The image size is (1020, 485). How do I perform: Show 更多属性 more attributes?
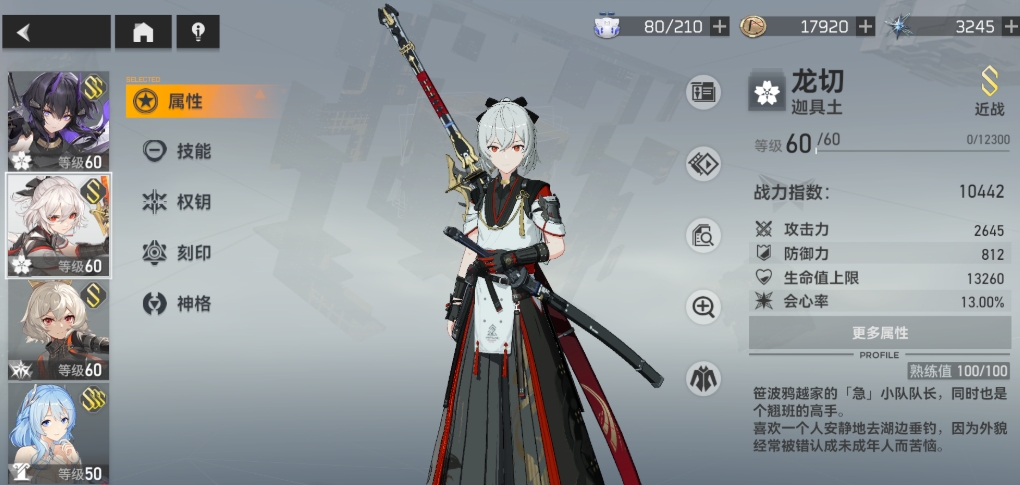click(x=879, y=333)
